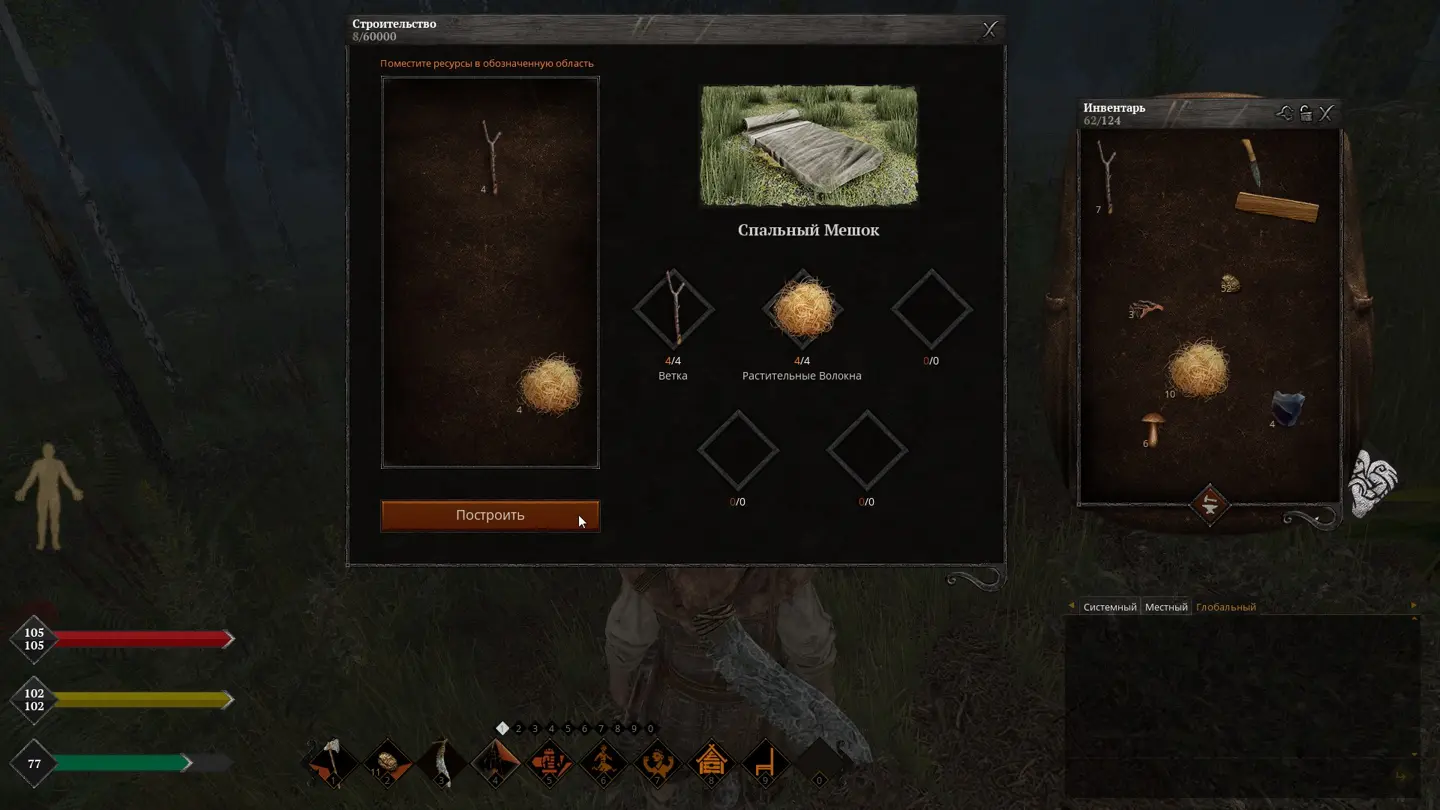Close the Инвентарь inventory window

click(x=1326, y=114)
